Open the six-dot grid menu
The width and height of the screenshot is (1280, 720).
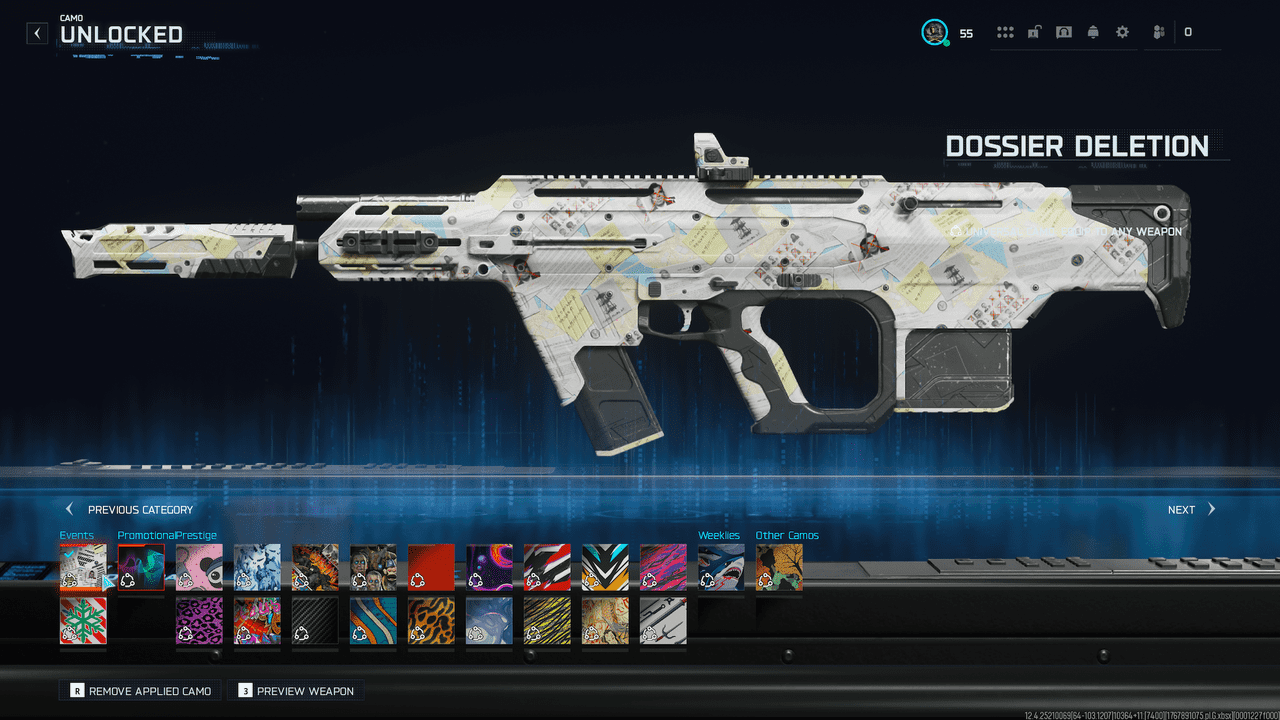1005,32
